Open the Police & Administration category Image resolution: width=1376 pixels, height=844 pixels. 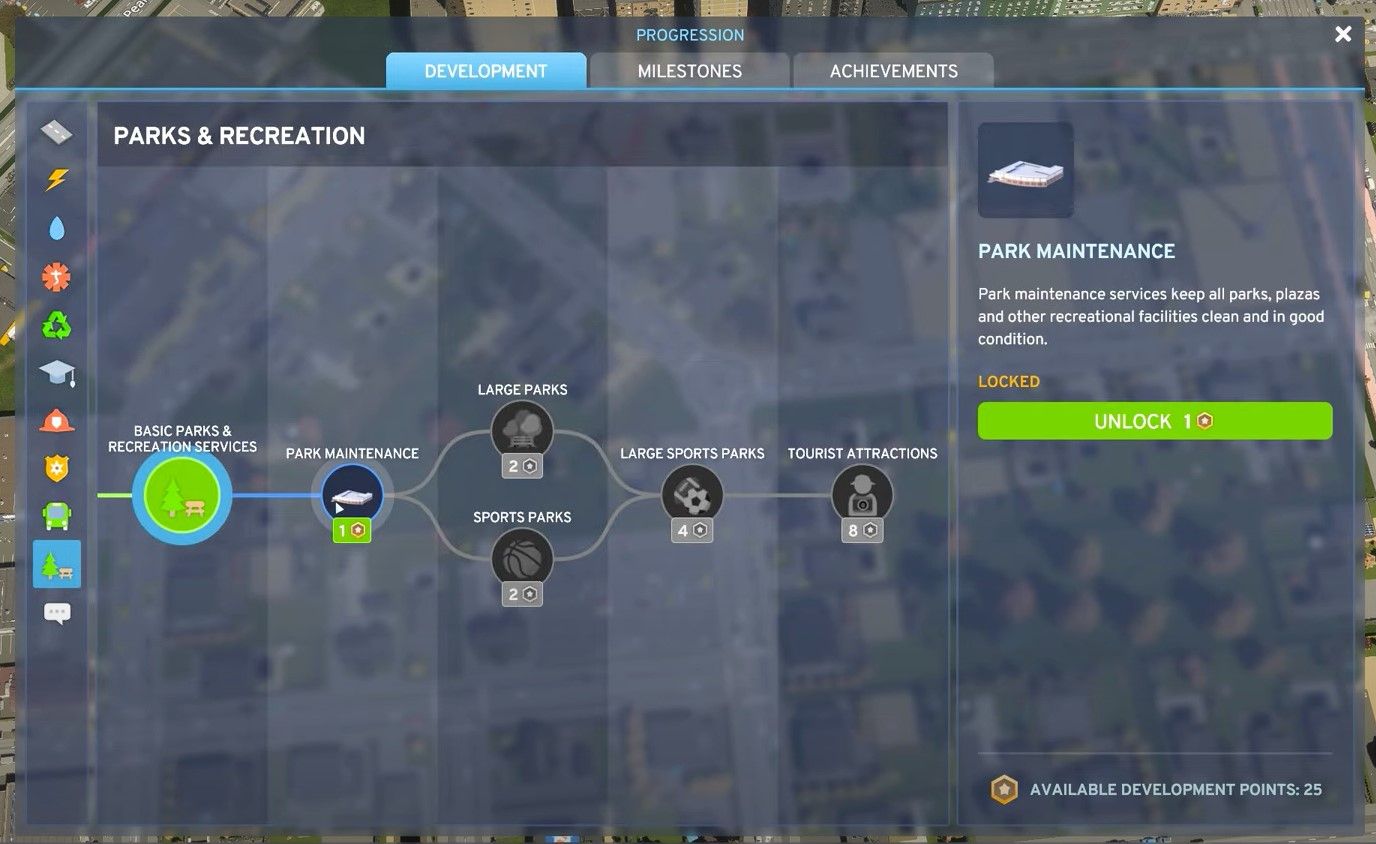coord(57,468)
